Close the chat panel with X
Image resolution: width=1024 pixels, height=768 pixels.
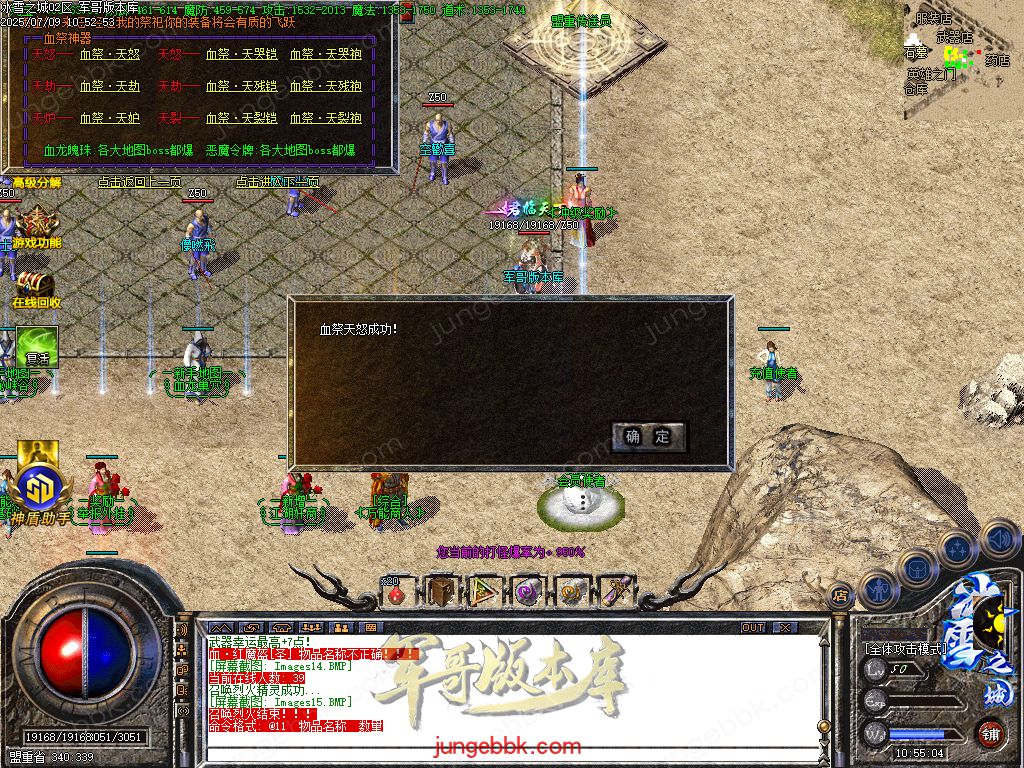coord(786,627)
